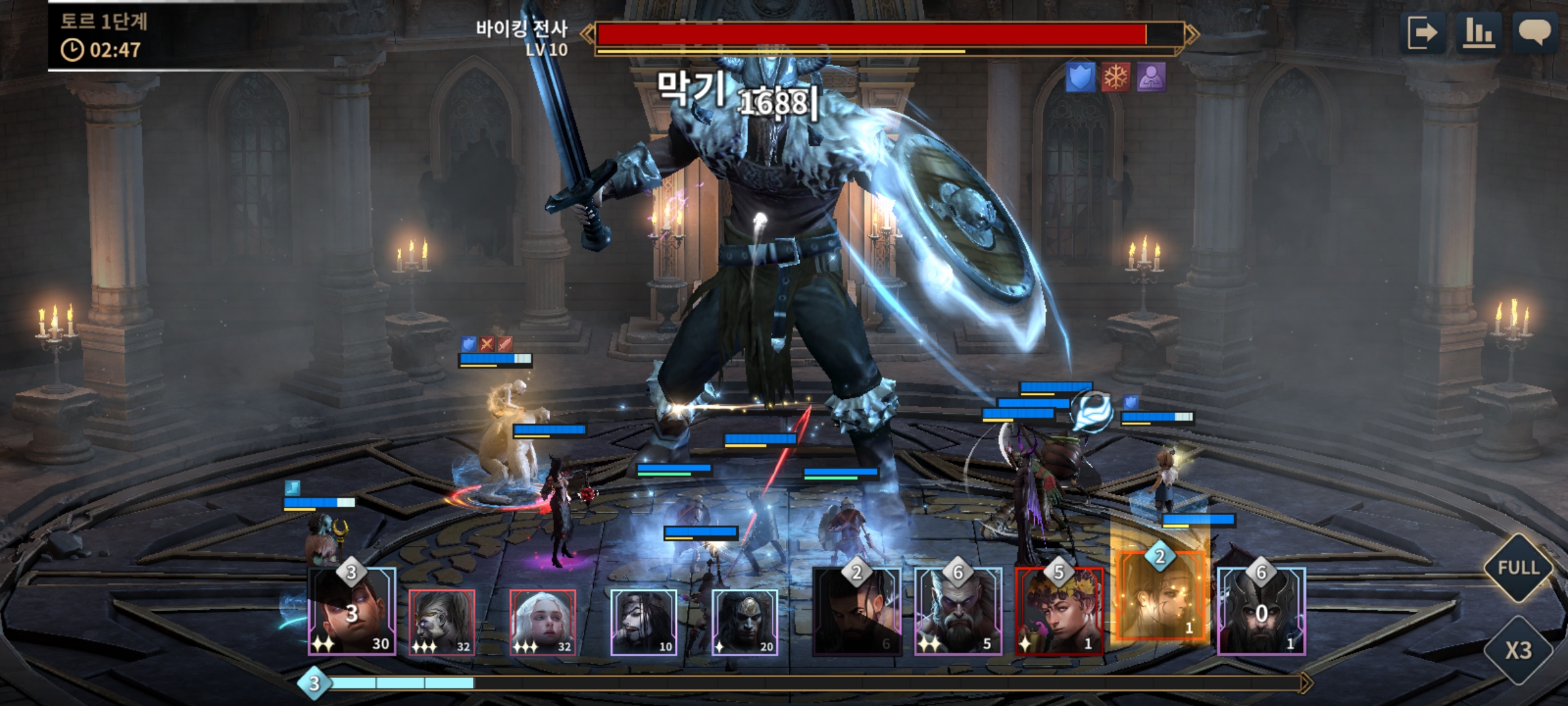The image size is (1568, 706).
Task: Select the white-bearded old man card costing 6
Action: [958, 611]
